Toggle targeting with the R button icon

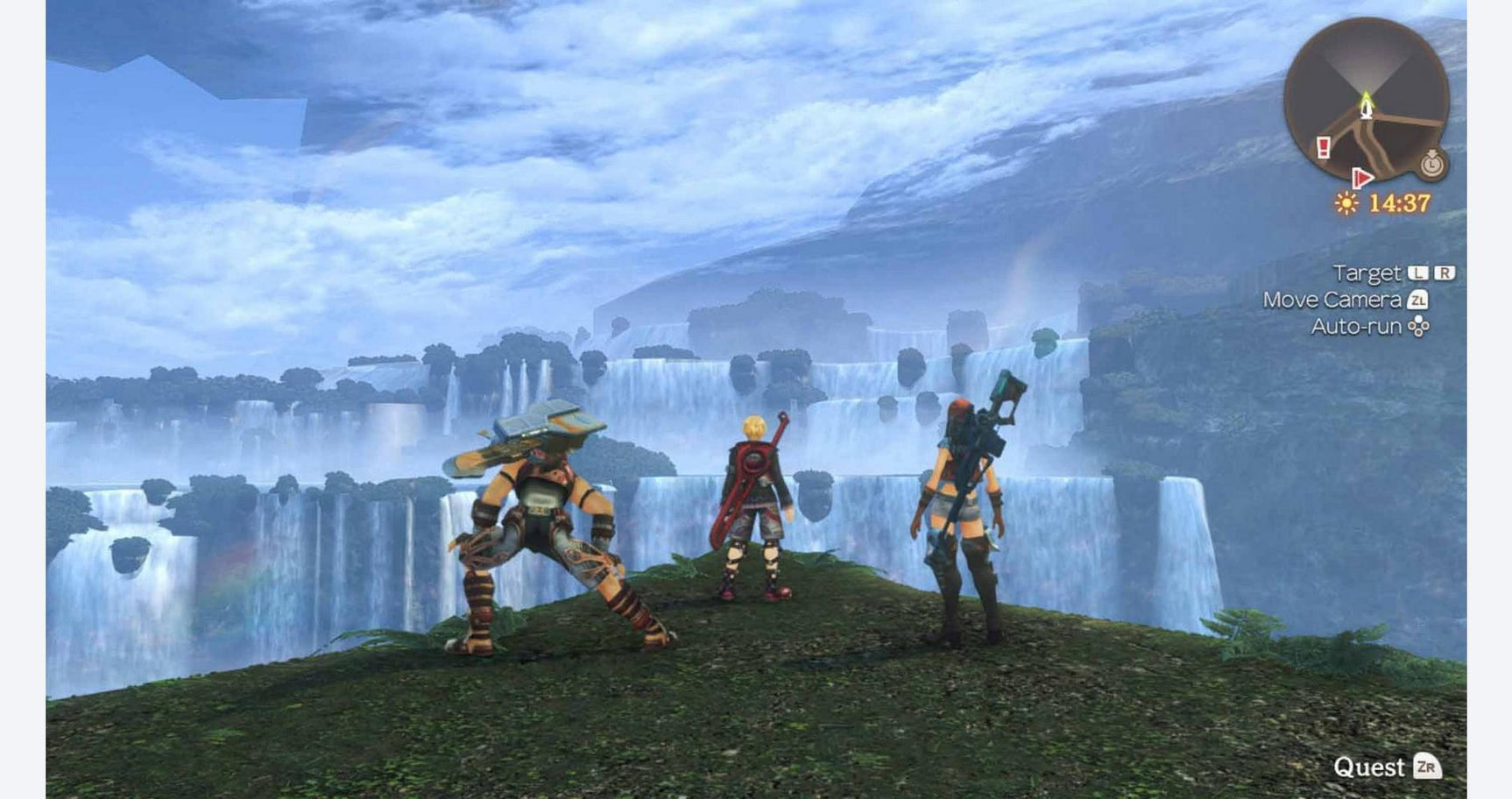1445,272
